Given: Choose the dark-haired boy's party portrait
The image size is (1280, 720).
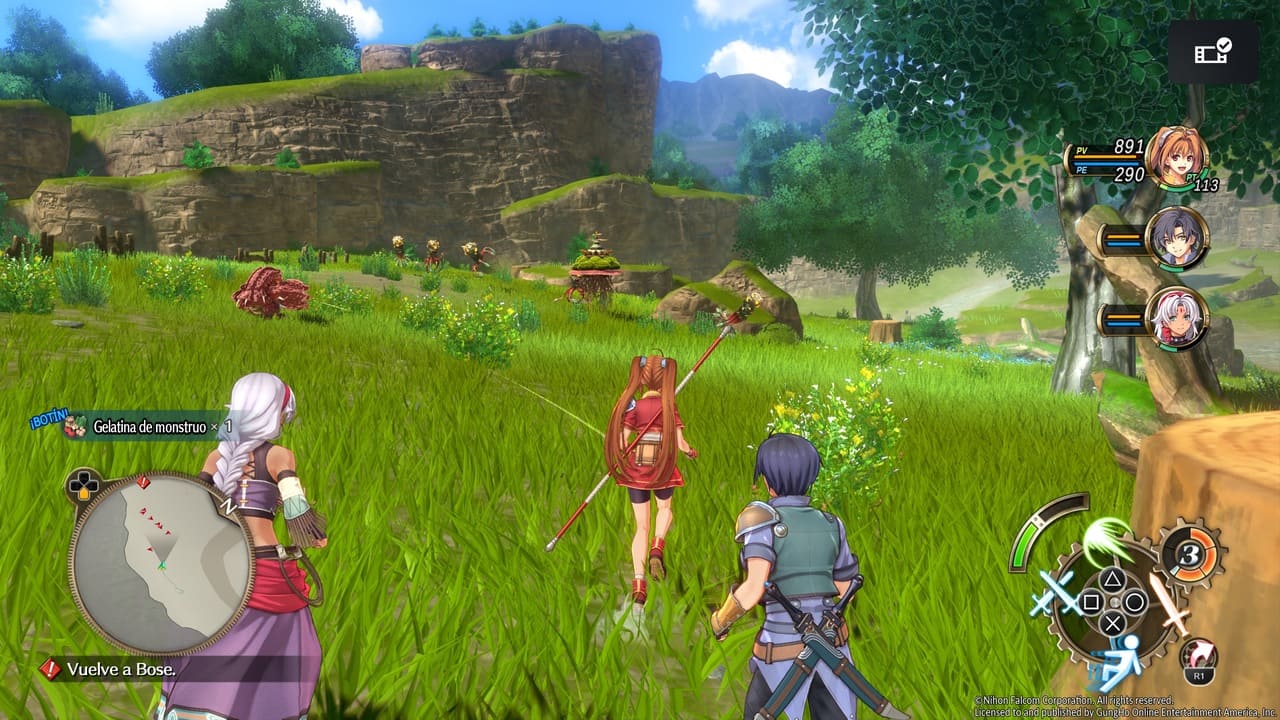Looking at the screenshot, I should pyautogui.click(x=1176, y=239).
